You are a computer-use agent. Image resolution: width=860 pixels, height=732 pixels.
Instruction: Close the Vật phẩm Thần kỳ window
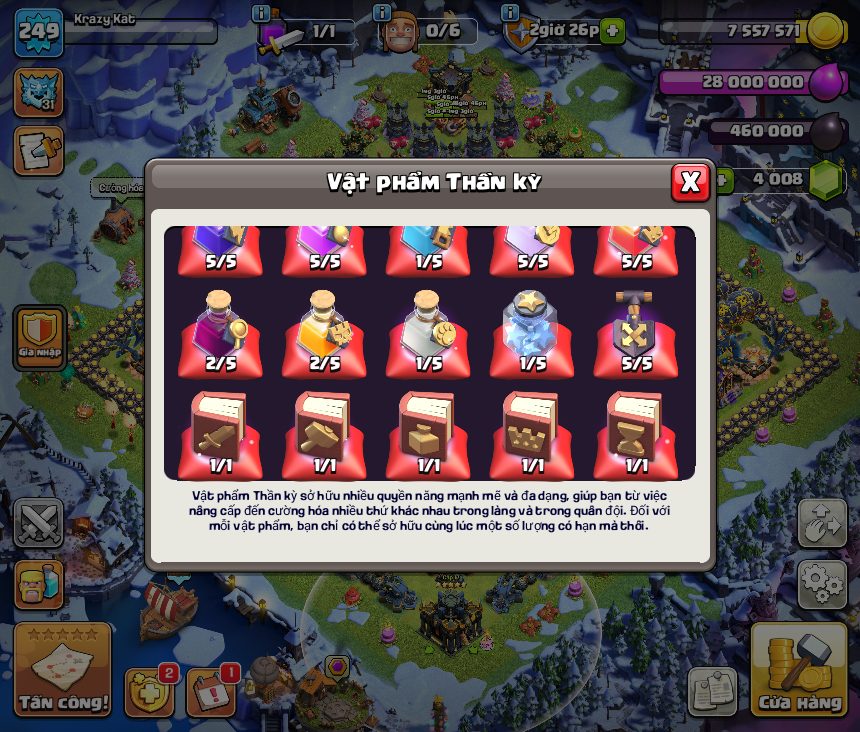[x=689, y=182]
